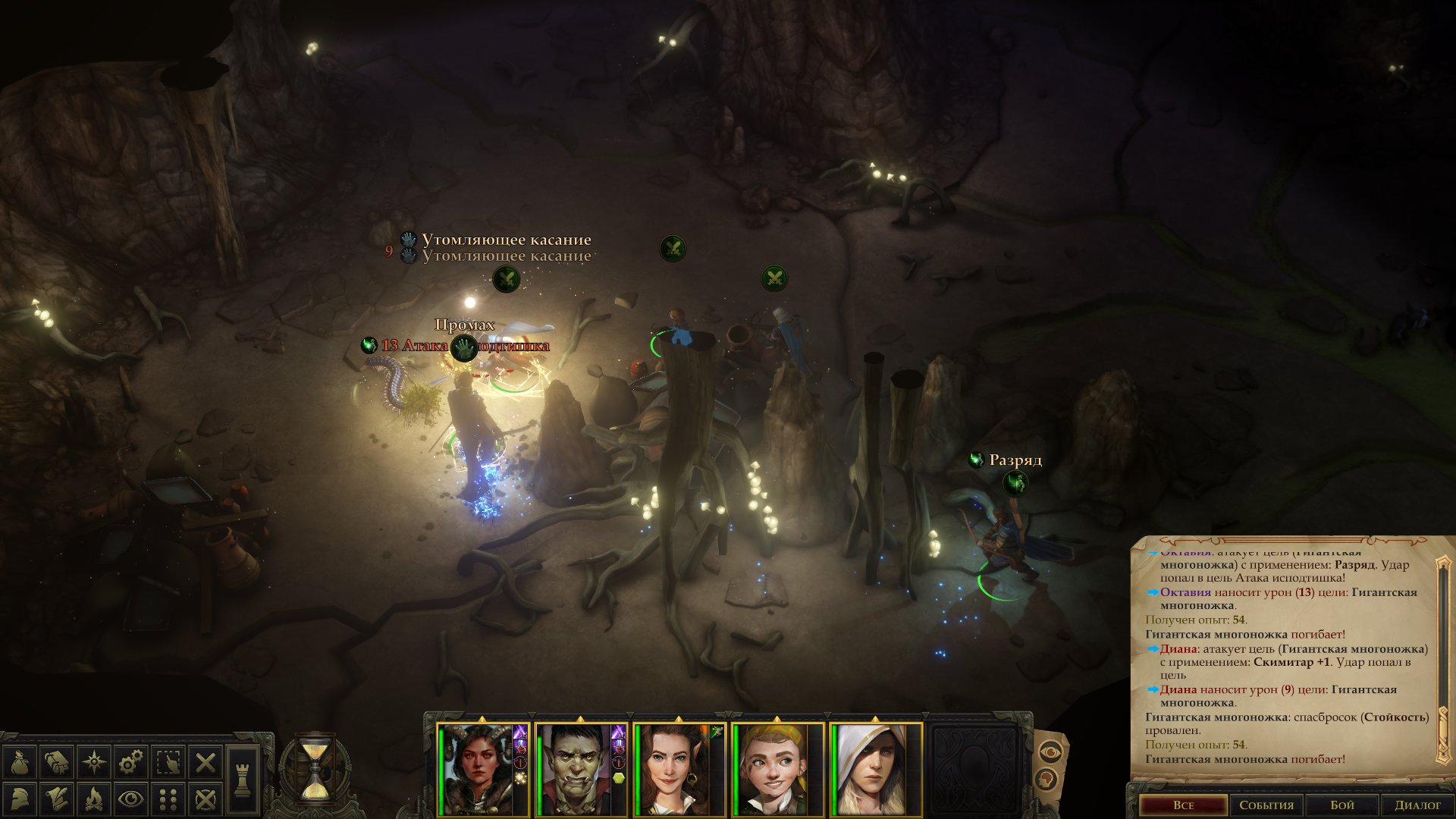Select the horned woman's portrait
1456x819 pixels.
478,770
